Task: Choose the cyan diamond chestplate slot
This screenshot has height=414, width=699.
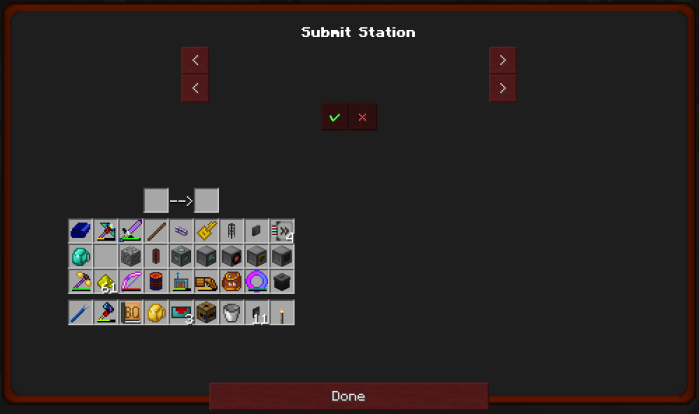Action: point(81,256)
